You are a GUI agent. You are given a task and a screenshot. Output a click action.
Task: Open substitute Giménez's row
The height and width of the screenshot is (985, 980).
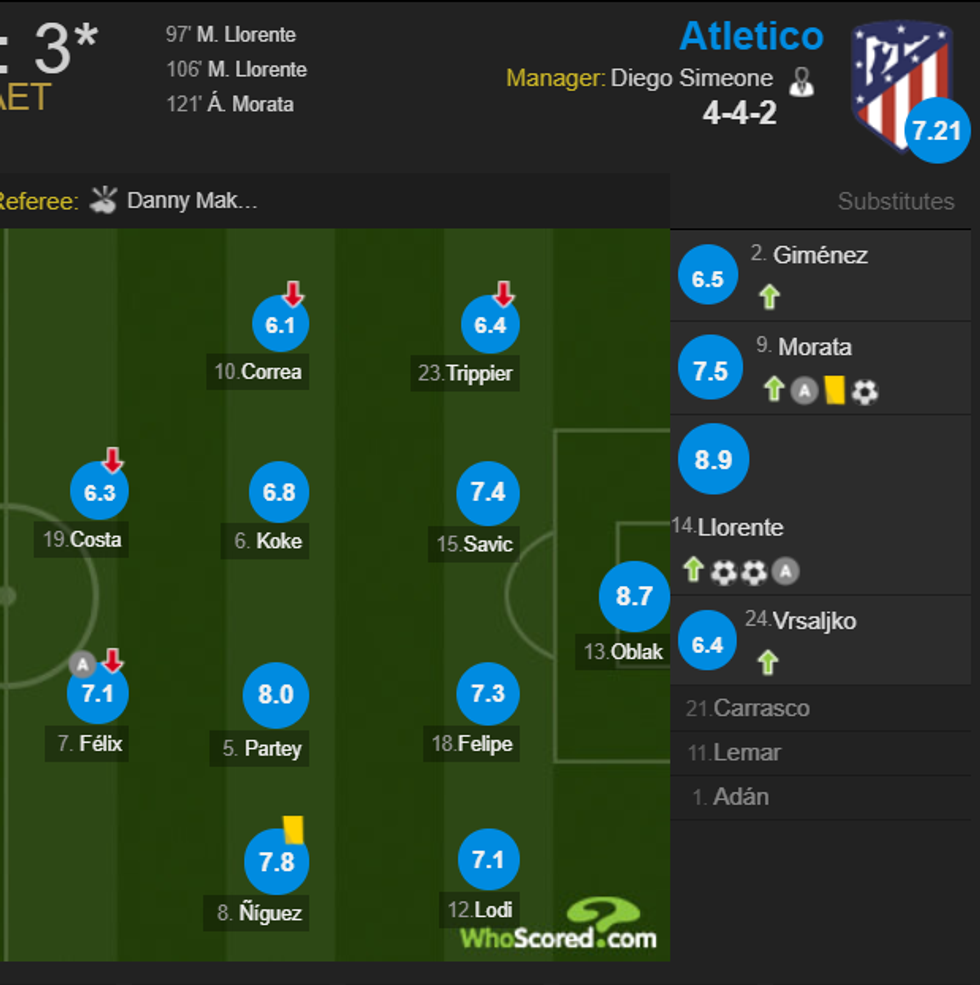[x=820, y=256]
